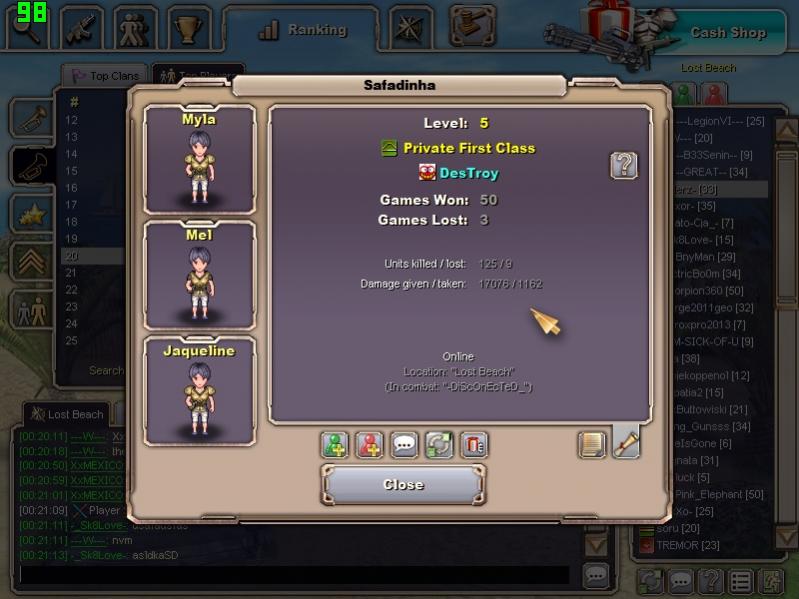Screen dimensions: 799x599
Task: Select the Lost Beach chat tab
Action: point(67,414)
